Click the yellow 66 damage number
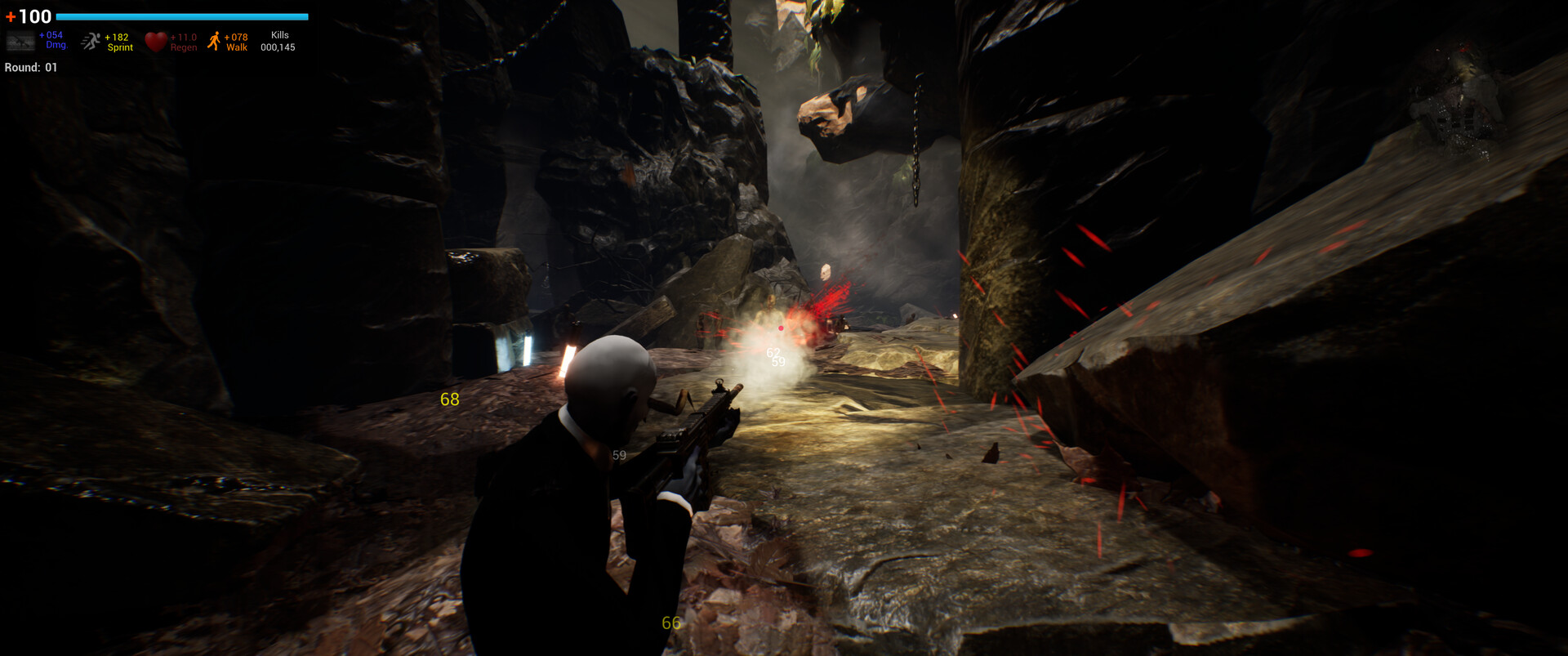This screenshot has width=1568, height=656. [x=670, y=623]
